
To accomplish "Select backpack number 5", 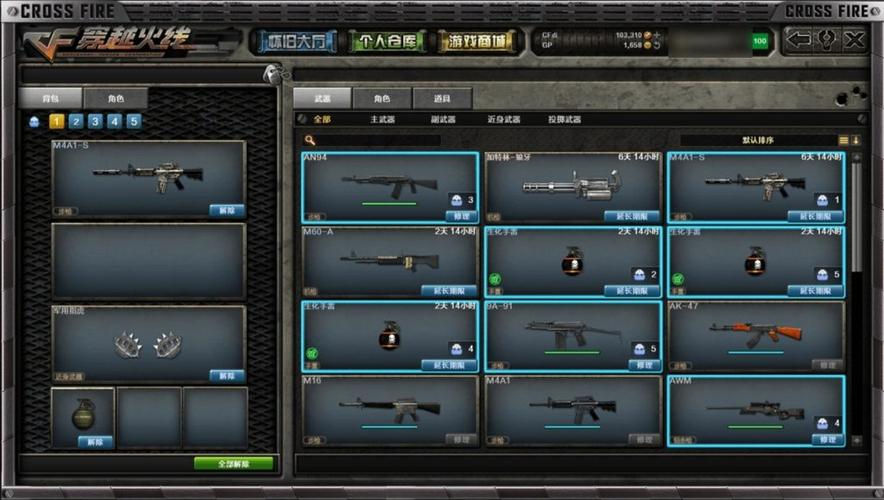I will pyautogui.click(x=134, y=122).
